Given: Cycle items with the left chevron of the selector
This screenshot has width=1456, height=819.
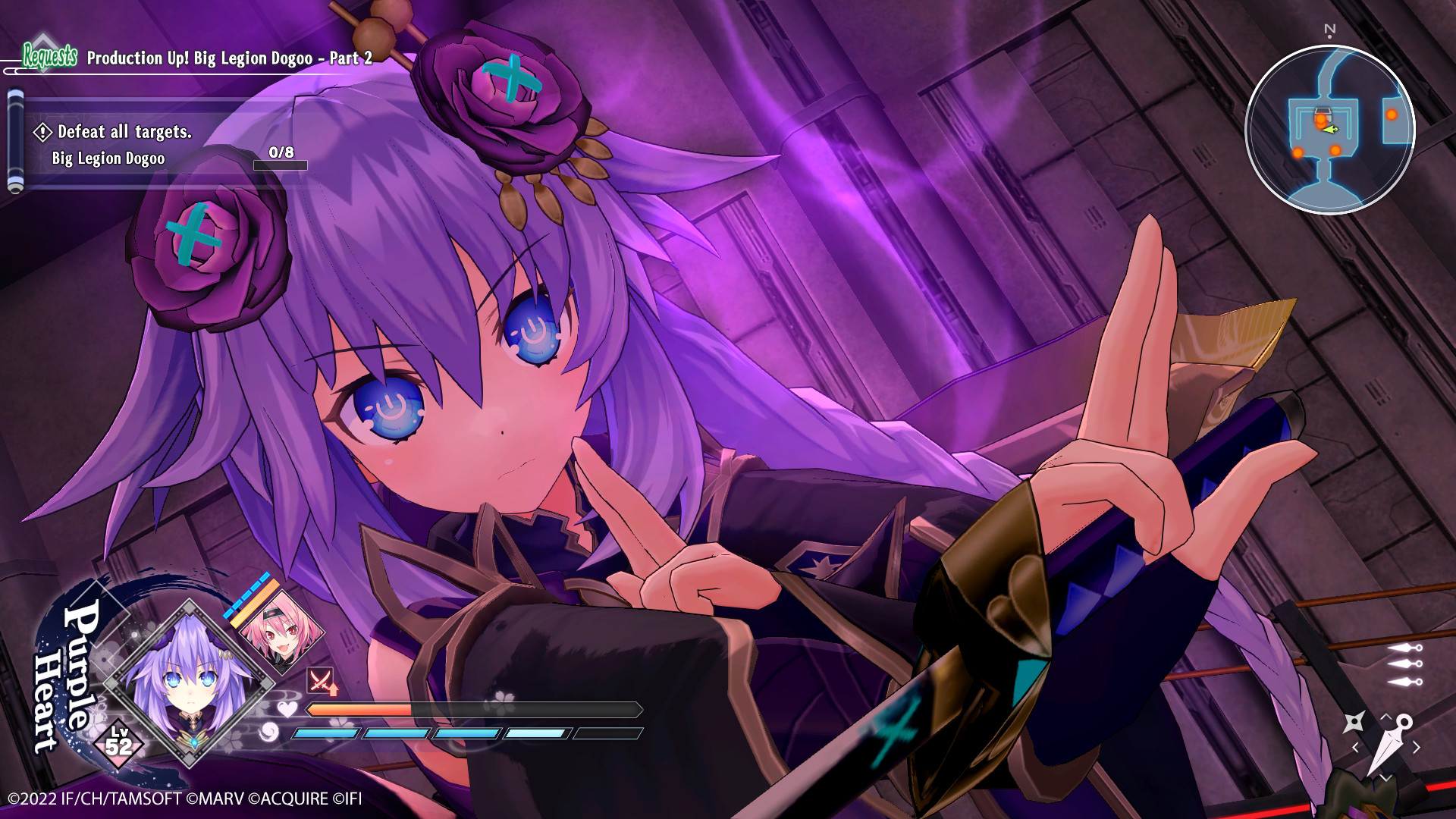Looking at the screenshot, I should (1354, 747).
